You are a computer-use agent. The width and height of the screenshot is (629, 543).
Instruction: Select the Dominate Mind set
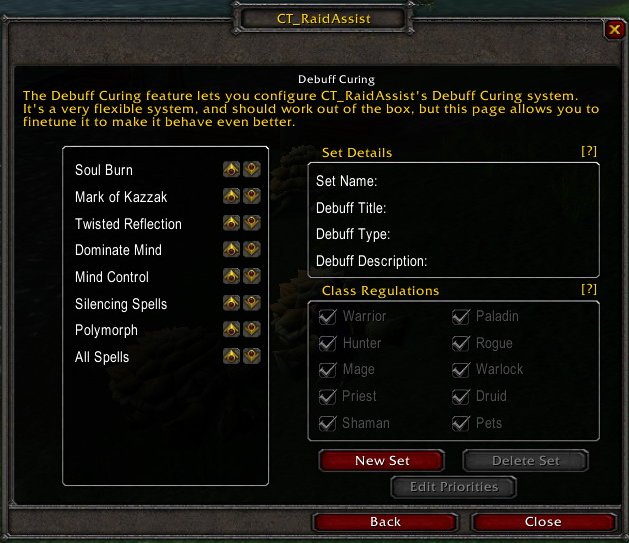(118, 250)
